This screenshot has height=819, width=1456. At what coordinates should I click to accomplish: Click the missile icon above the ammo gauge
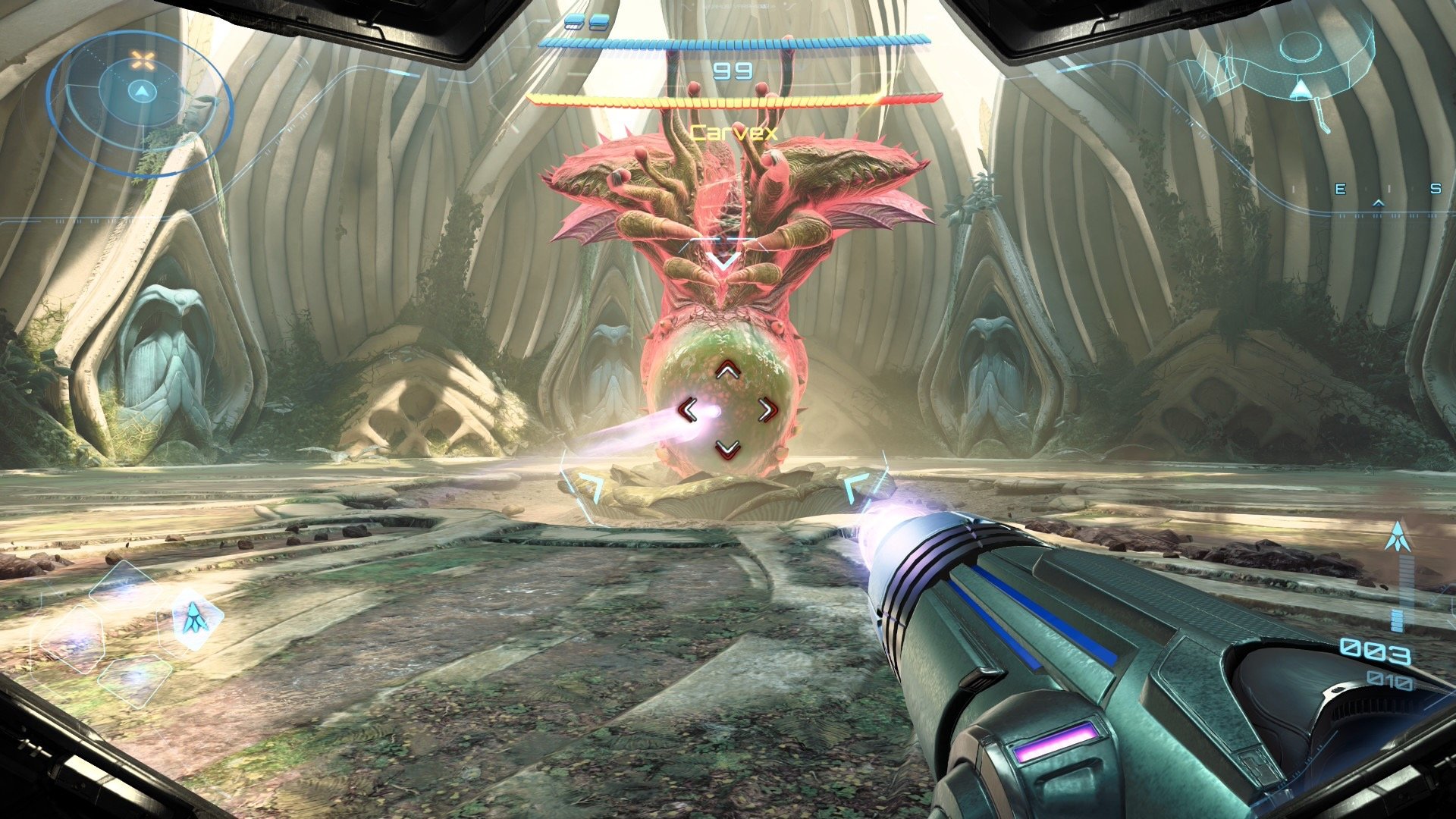[1397, 537]
